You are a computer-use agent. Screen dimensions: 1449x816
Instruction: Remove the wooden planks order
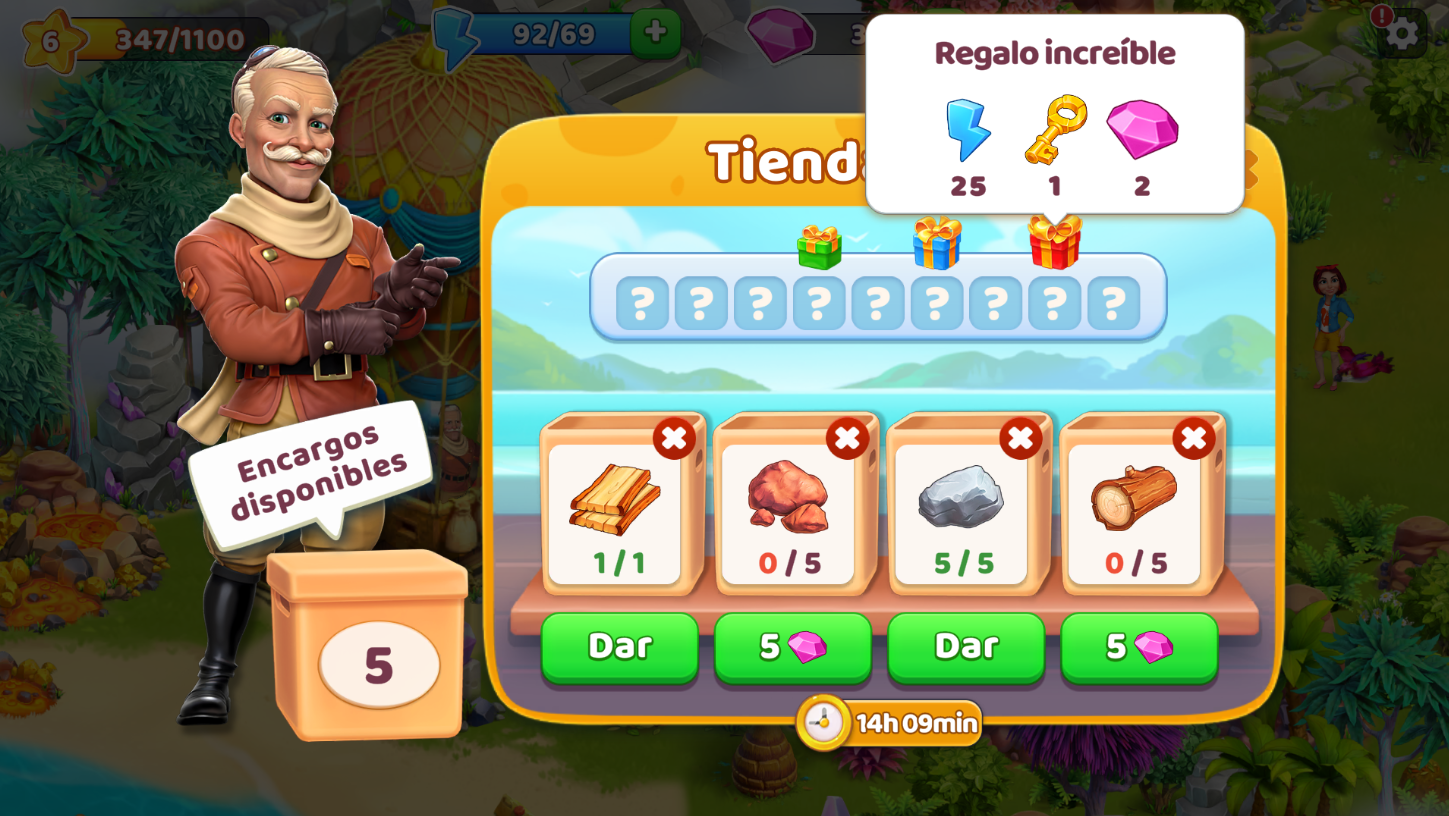(x=674, y=438)
